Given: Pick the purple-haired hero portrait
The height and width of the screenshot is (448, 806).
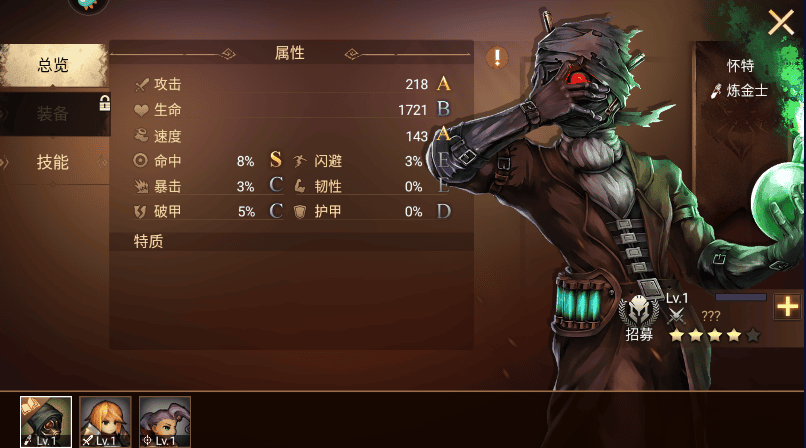Looking at the screenshot, I should tap(164, 421).
